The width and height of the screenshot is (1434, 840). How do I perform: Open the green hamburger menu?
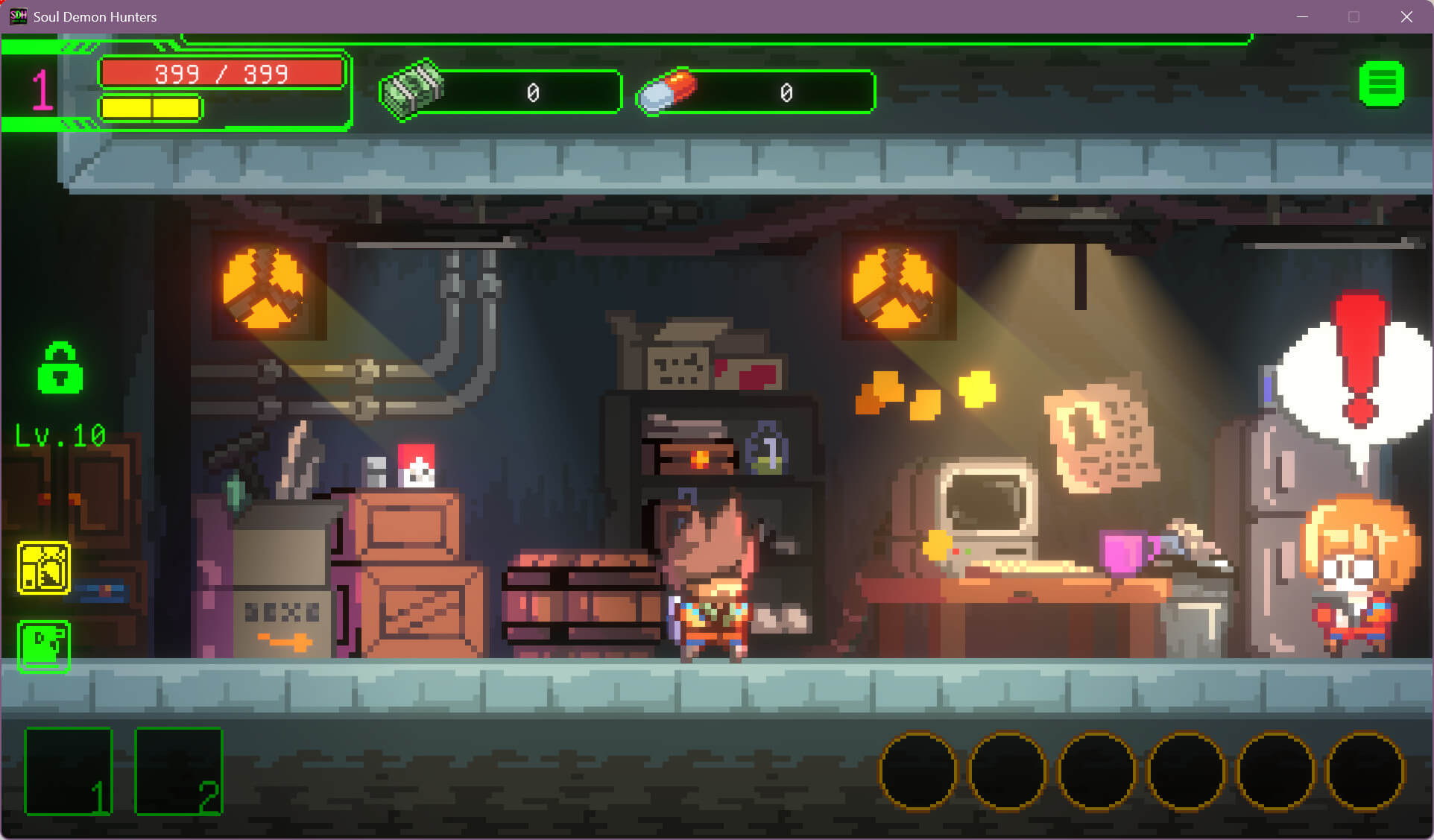pyautogui.click(x=1381, y=84)
